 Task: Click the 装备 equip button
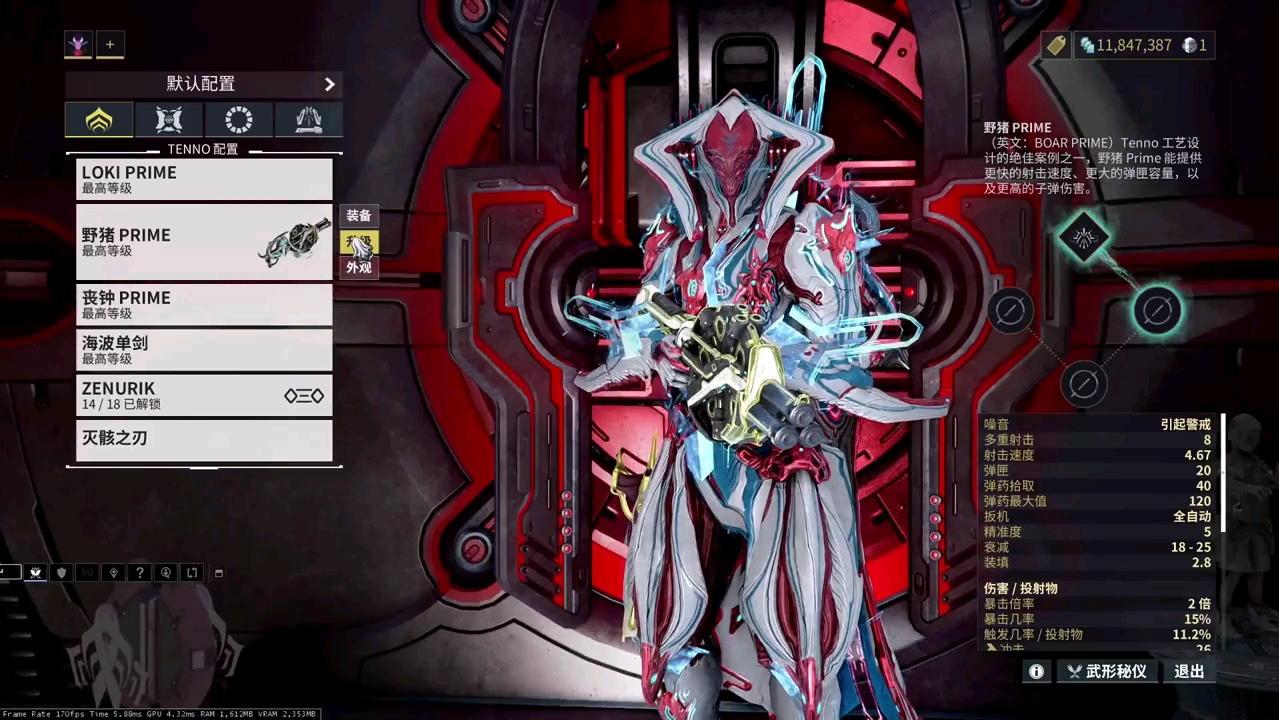point(359,216)
